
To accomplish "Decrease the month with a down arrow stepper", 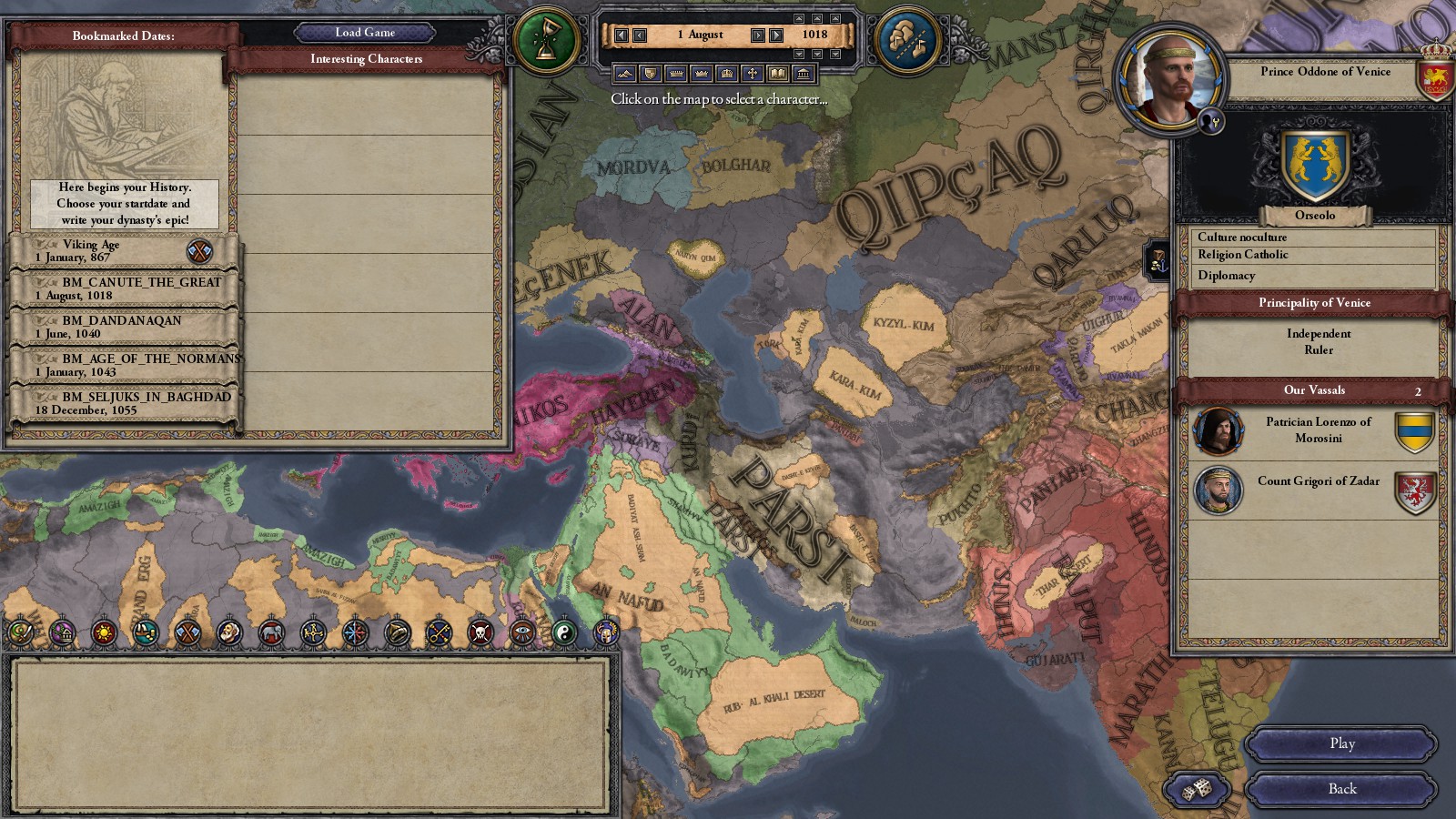I will pos(817,52).
